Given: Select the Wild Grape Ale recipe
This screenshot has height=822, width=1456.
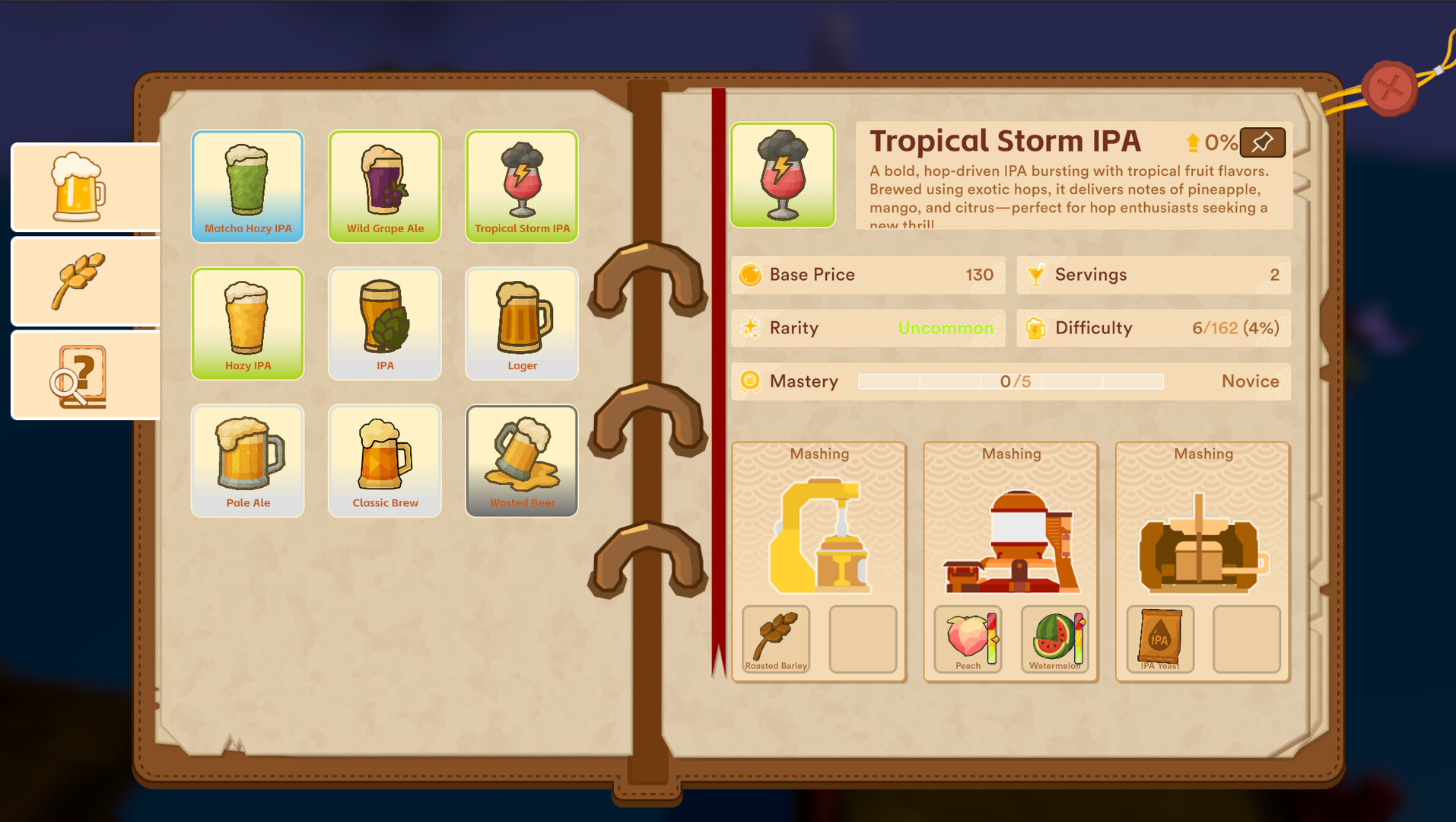Looking at the screenshot, I should (384, 185).
